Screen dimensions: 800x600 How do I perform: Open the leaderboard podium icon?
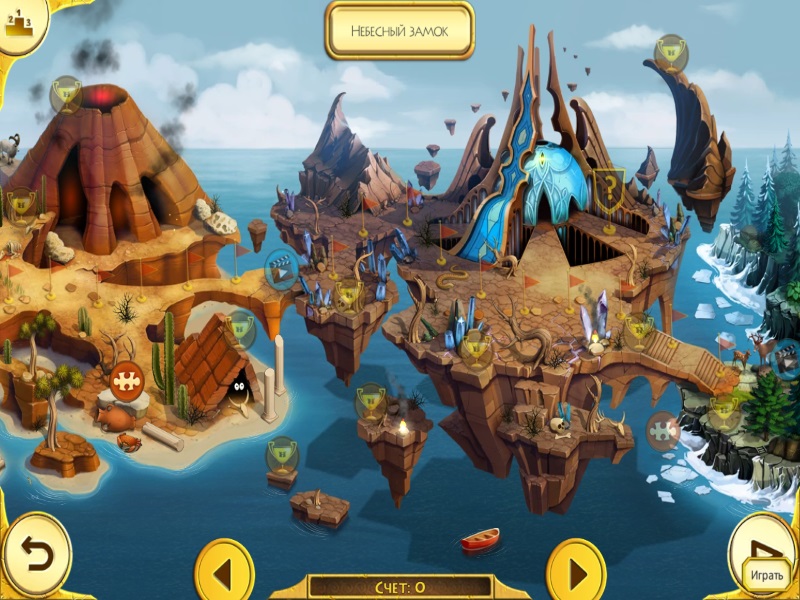click(19, 18)
